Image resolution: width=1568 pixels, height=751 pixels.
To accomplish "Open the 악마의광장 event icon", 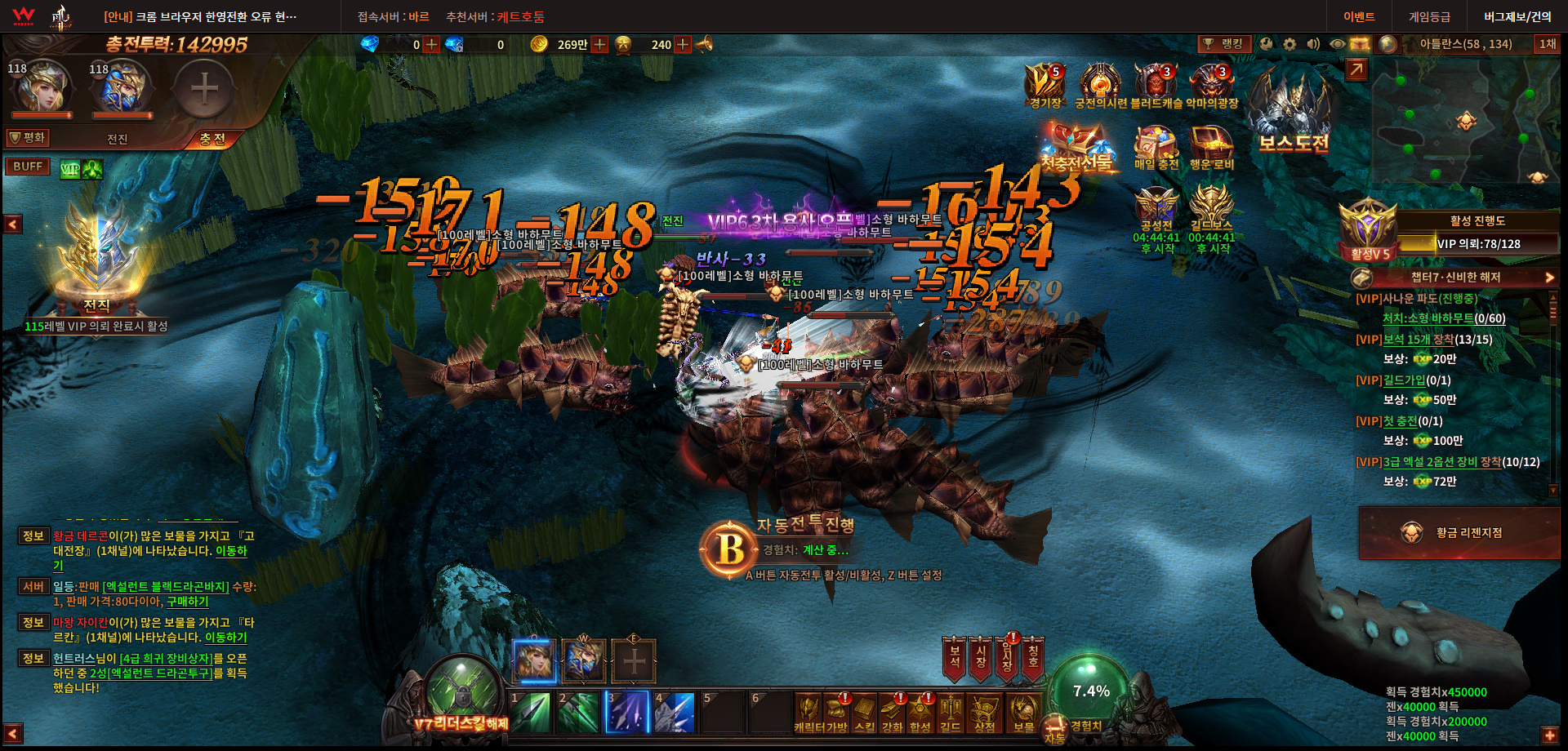I will [1212, 86].
